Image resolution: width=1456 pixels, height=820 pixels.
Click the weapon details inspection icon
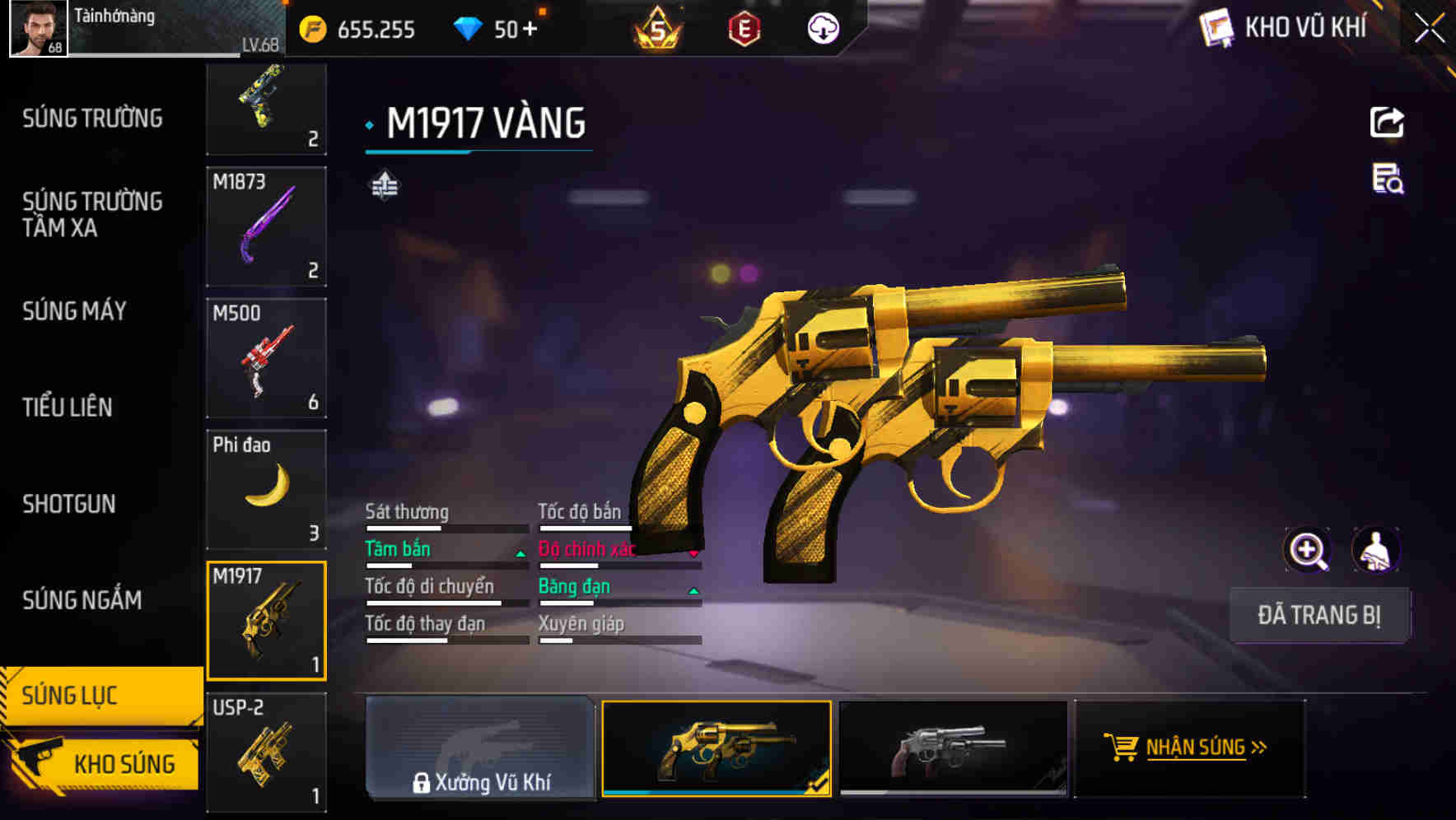(x=1387, y=184)
